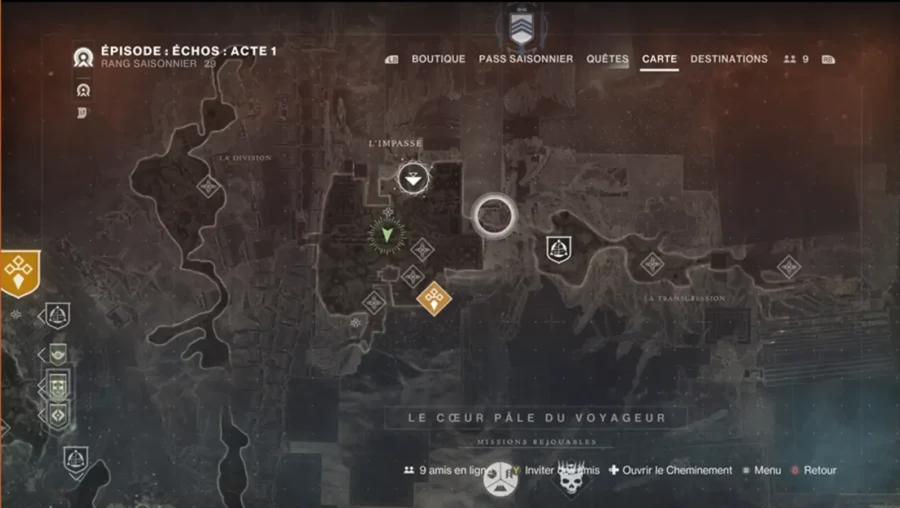Screen dimensions: 900x508
Task: Click the large white ring map cursor
Action: point(493,214)
